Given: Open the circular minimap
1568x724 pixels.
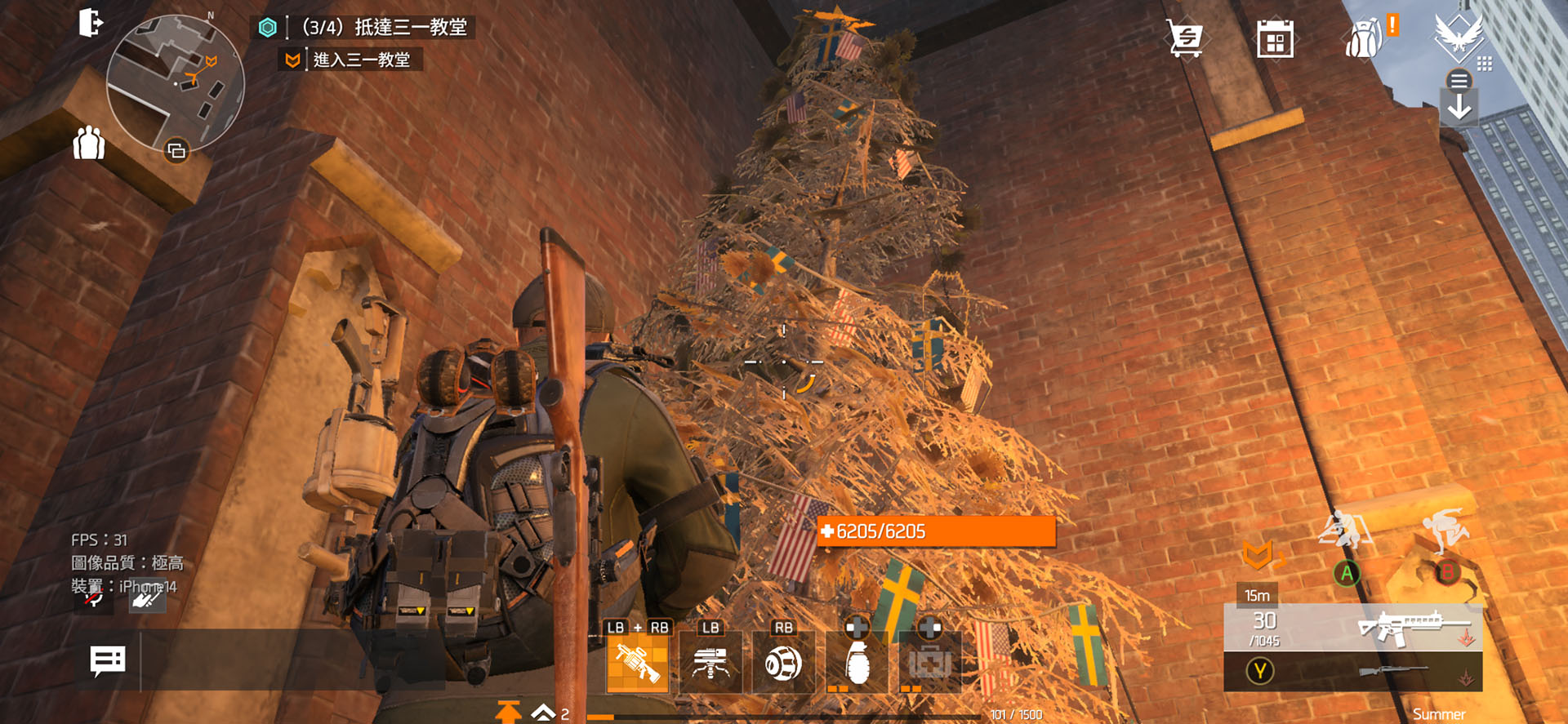Looking at the screenshot, I should pos(175,82).
